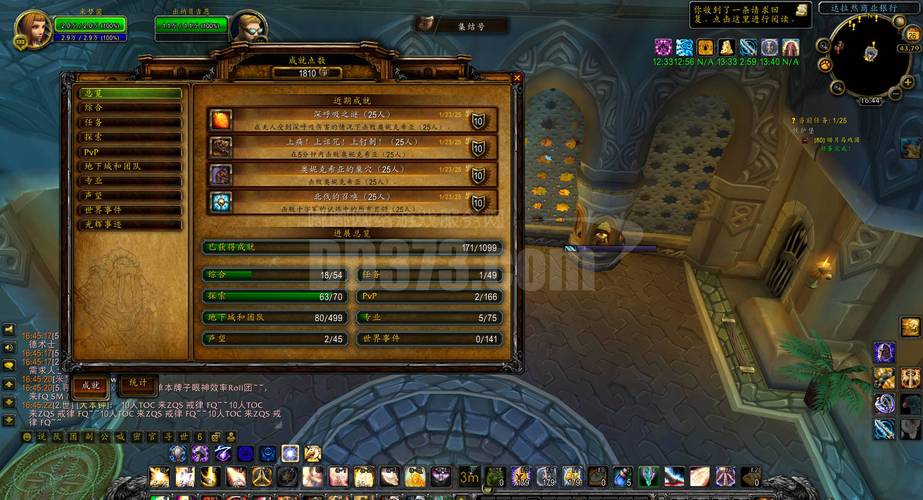Open the 地下城和团队 category in the sidebar
The image size is (923, 500).
(x=130, y=166)
